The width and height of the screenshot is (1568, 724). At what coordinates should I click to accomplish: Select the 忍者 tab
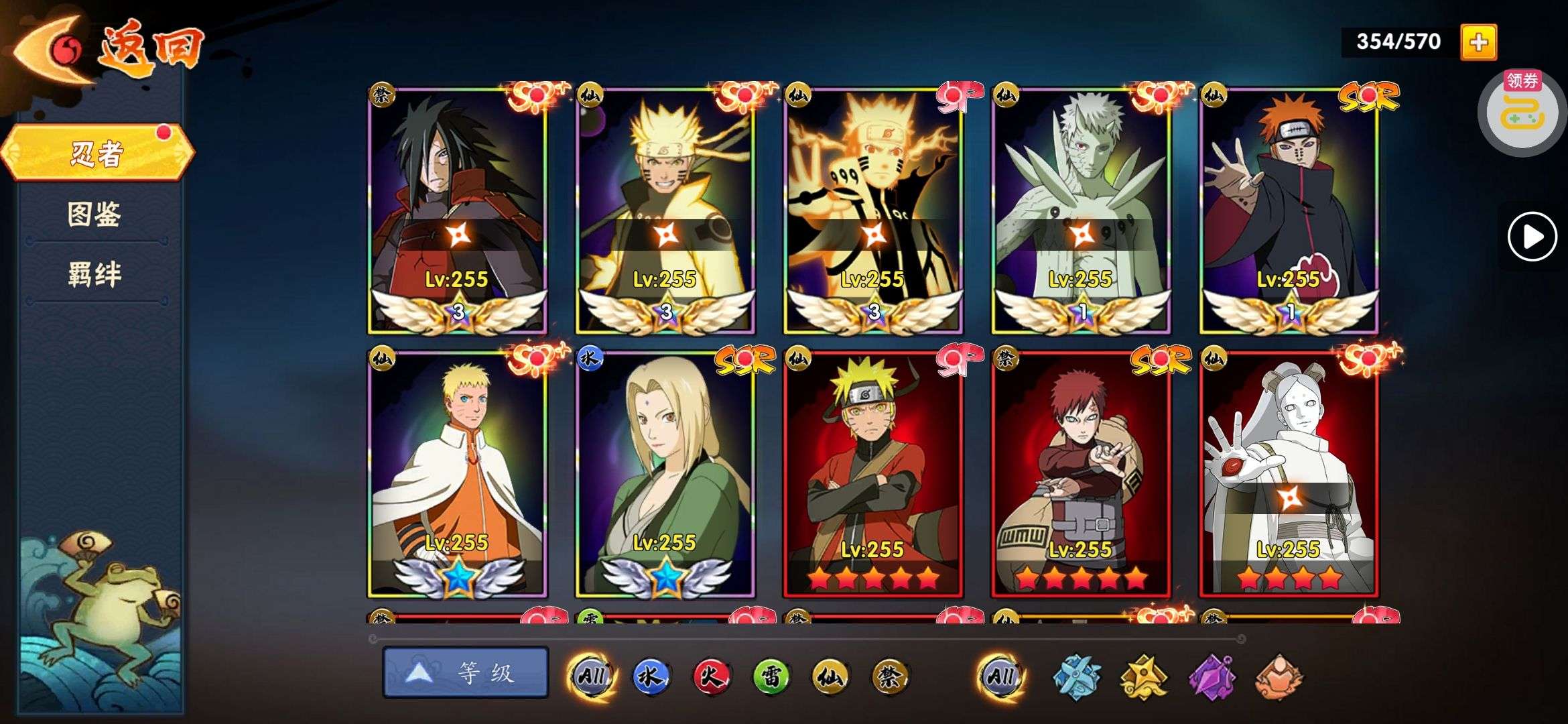(x=97, y=153)
